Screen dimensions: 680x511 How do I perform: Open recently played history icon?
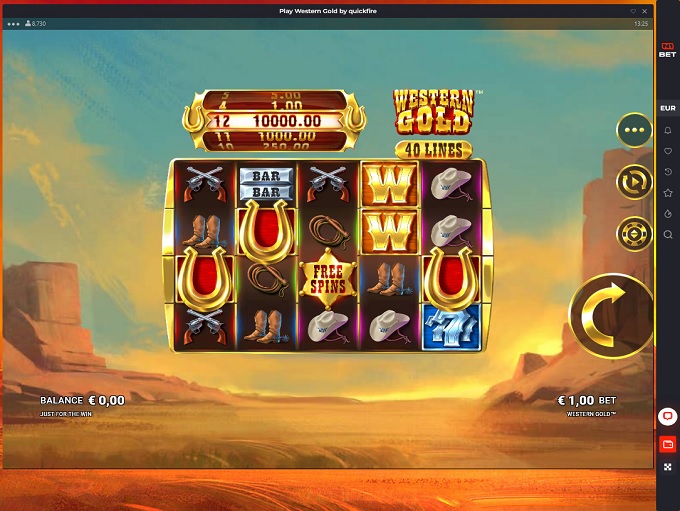tap(668, 172)
